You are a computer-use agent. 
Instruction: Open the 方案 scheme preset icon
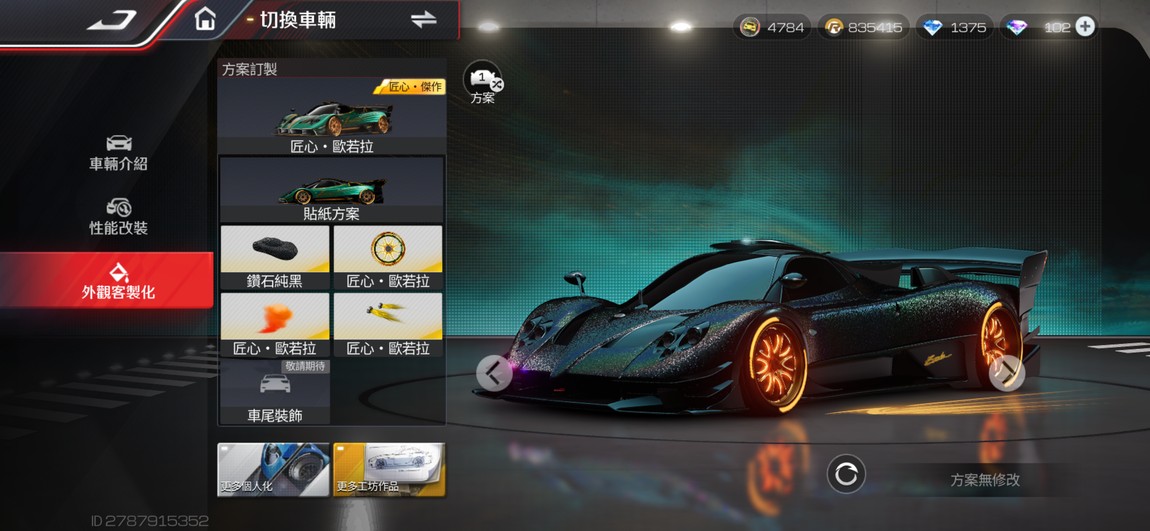tap(483, 83)
